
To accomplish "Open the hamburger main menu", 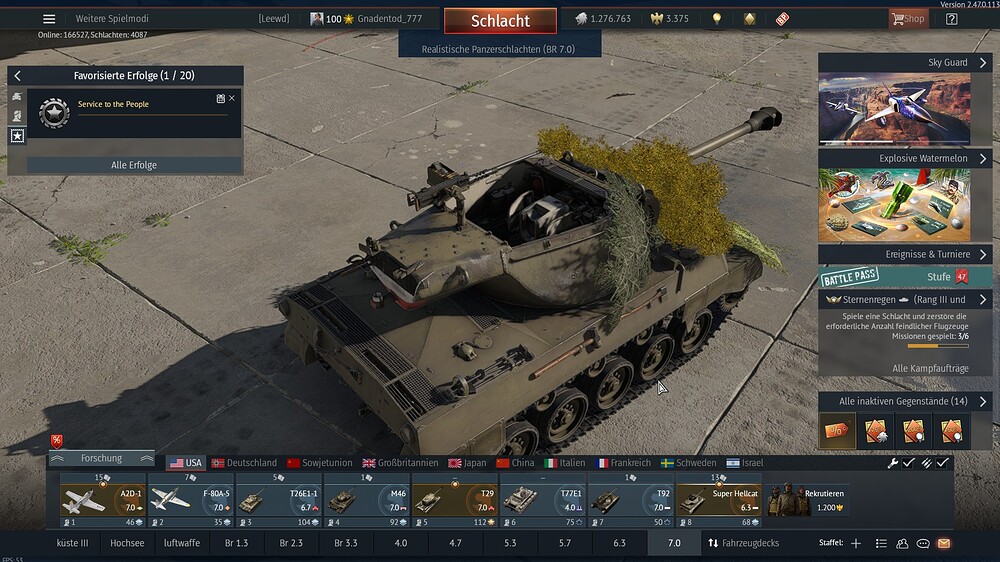I will [49, 19].
